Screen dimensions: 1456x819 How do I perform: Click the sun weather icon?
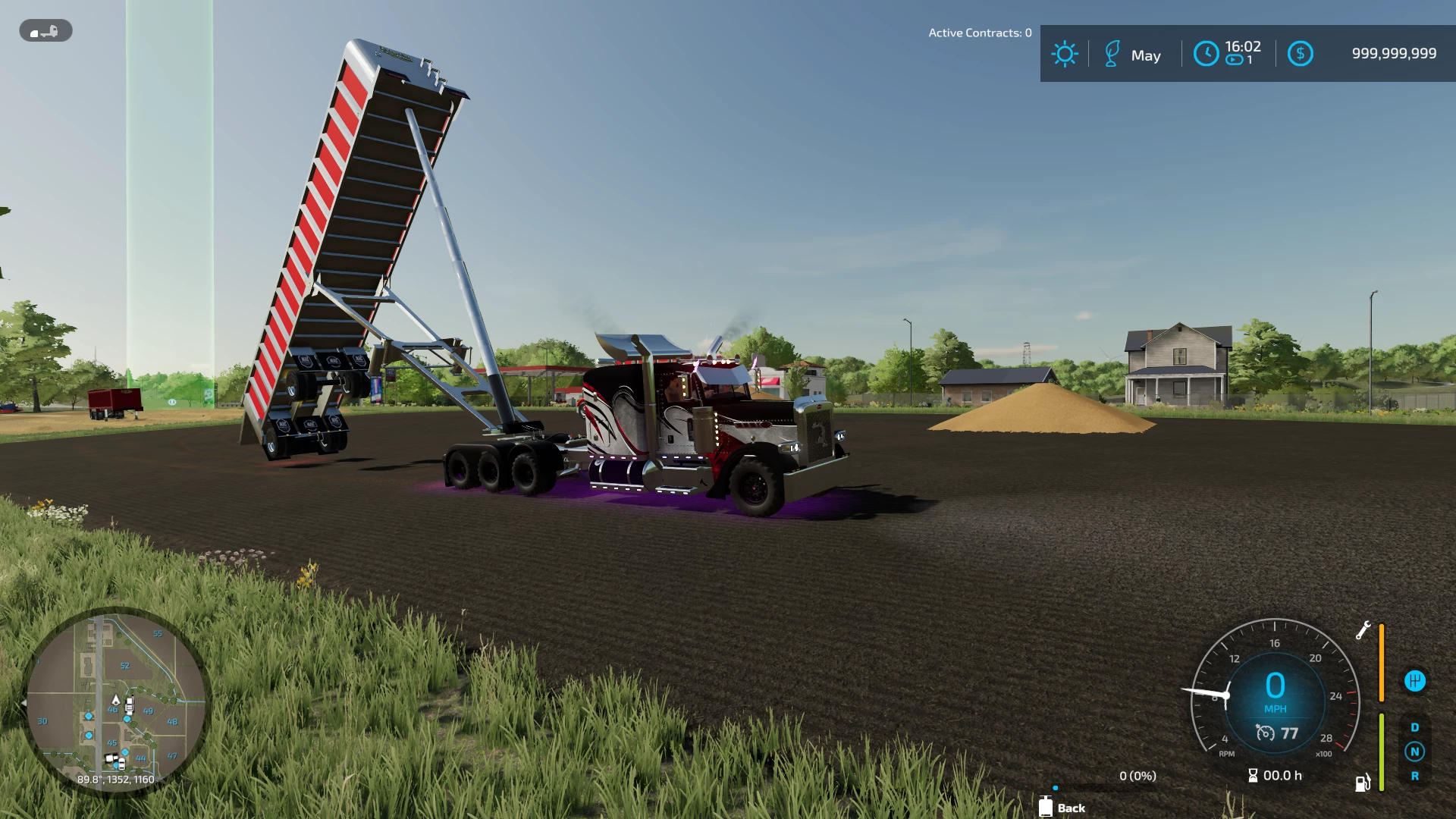coord(1064,54)
